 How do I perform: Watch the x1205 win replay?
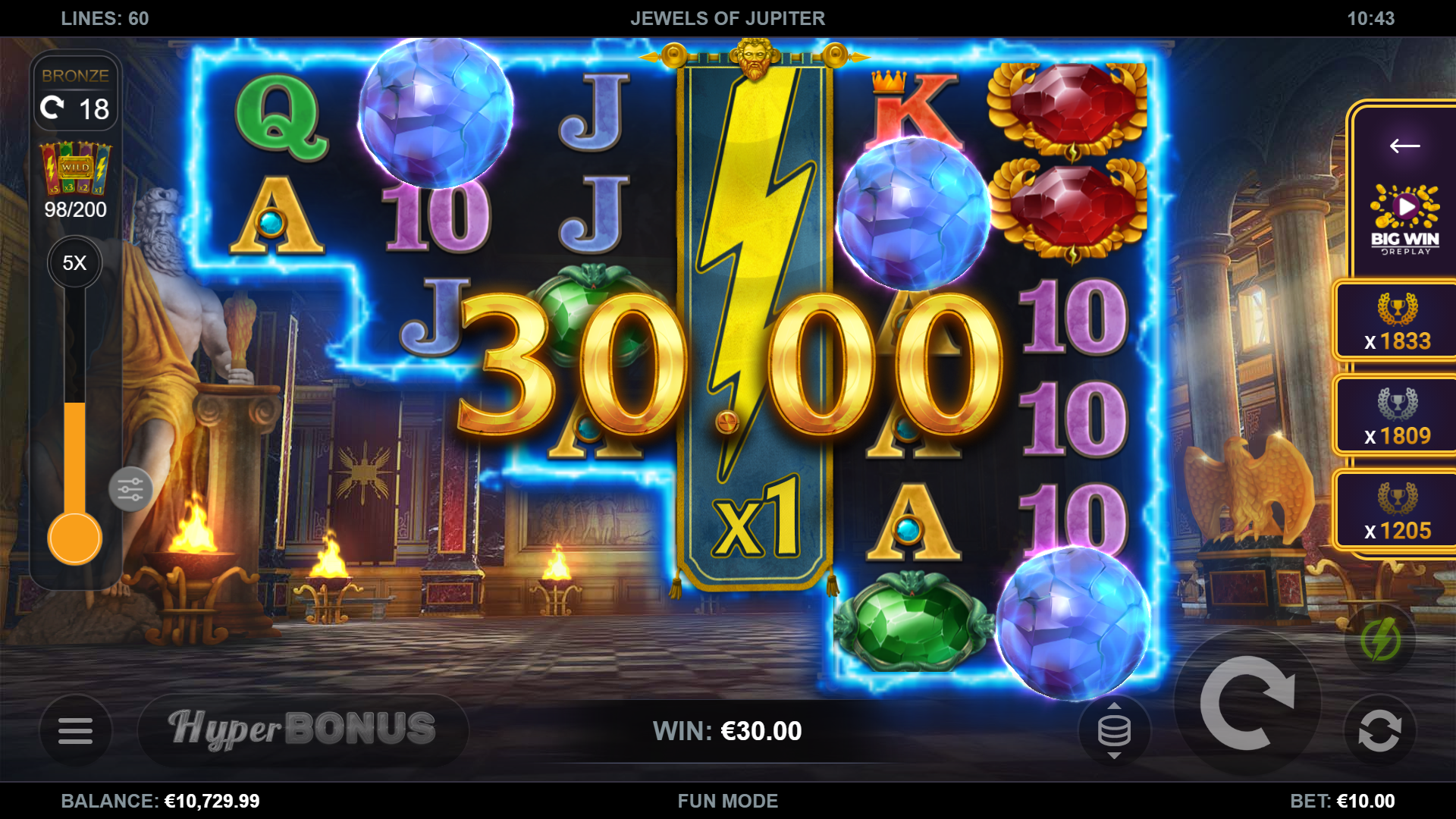coord(1397,512)
